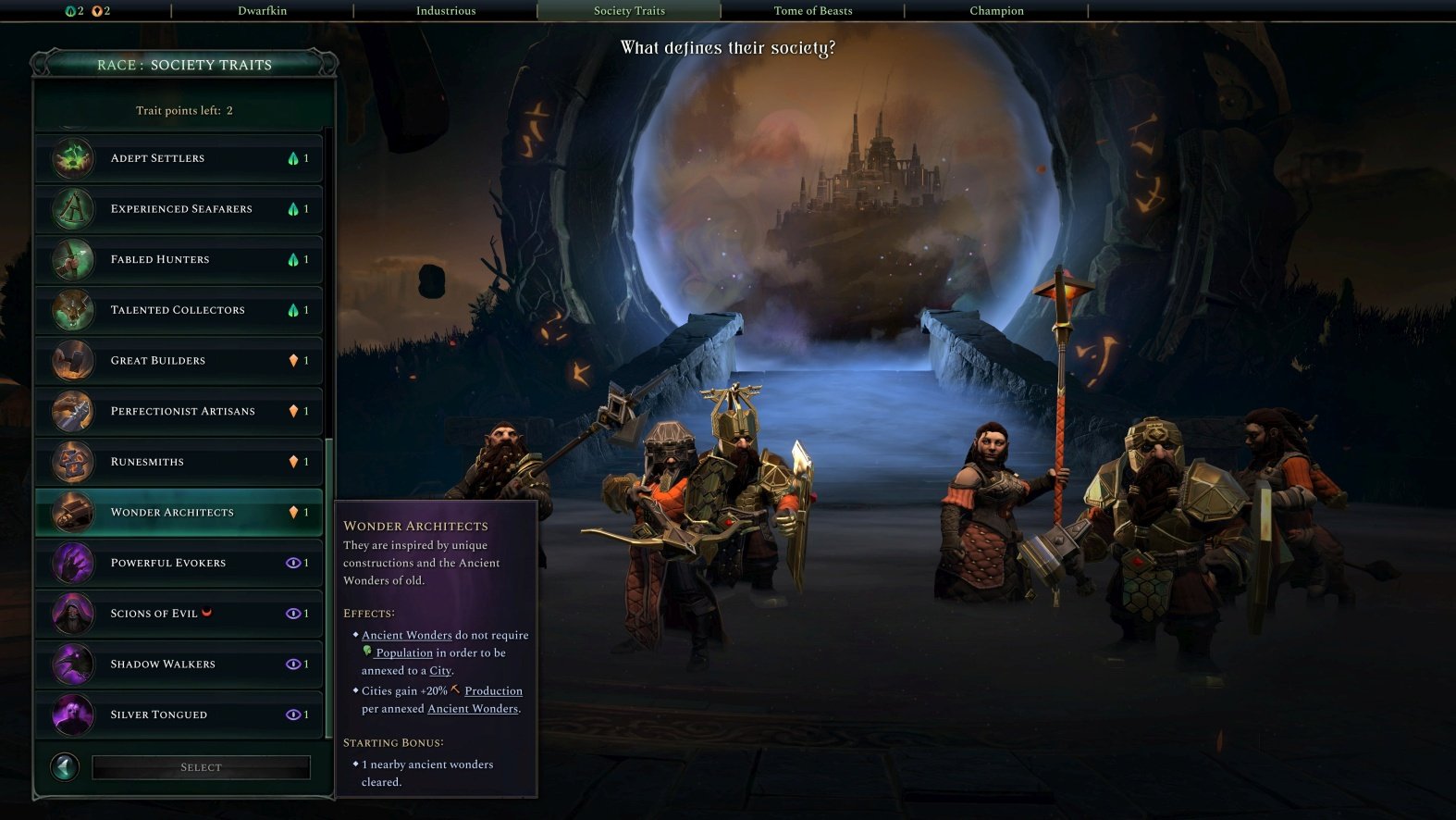Click the back arrow next to Select
1456x820 pixels.
click(x=64, y=766)
